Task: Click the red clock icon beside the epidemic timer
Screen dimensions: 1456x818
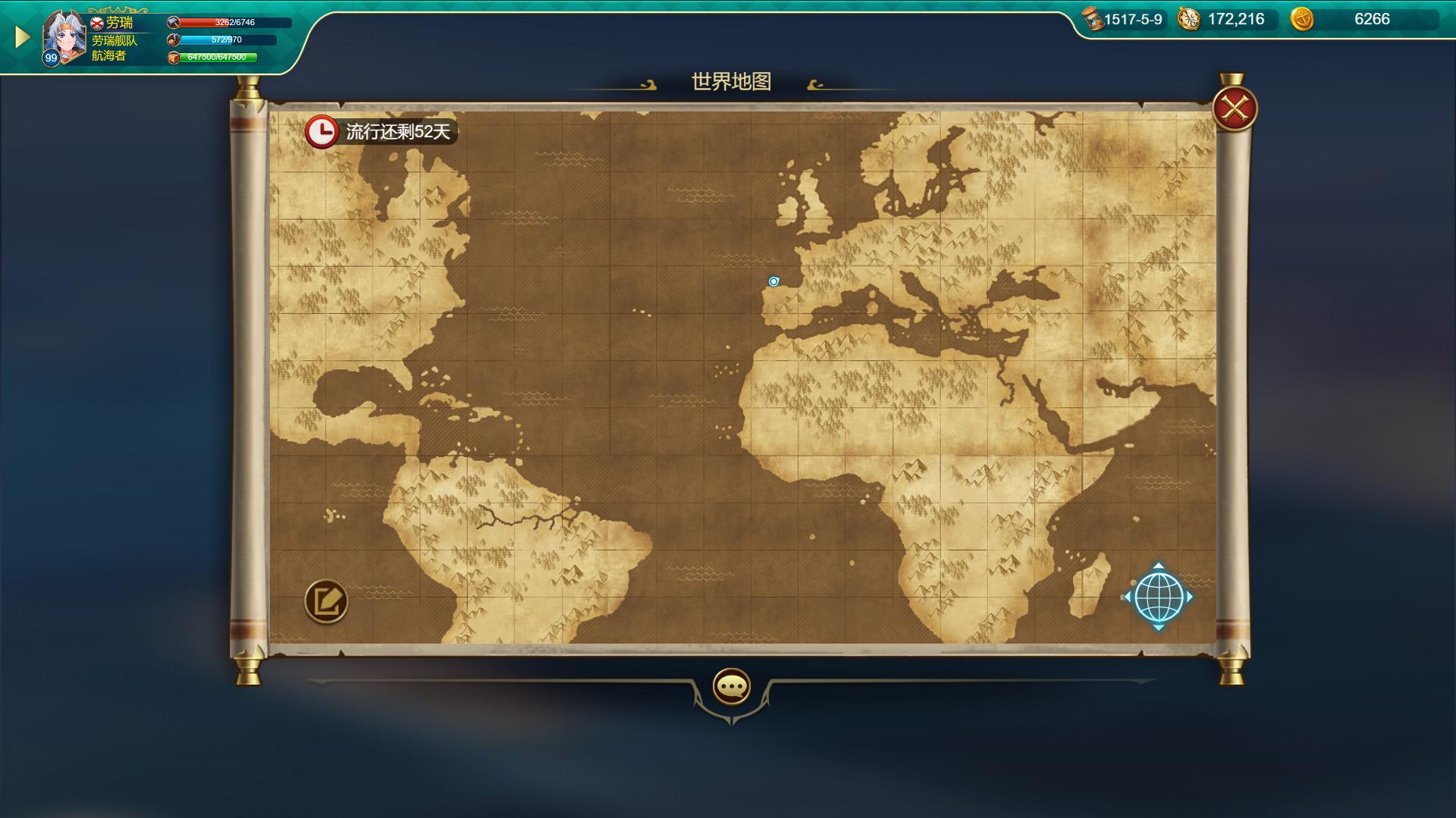Action: click(321, 130)
